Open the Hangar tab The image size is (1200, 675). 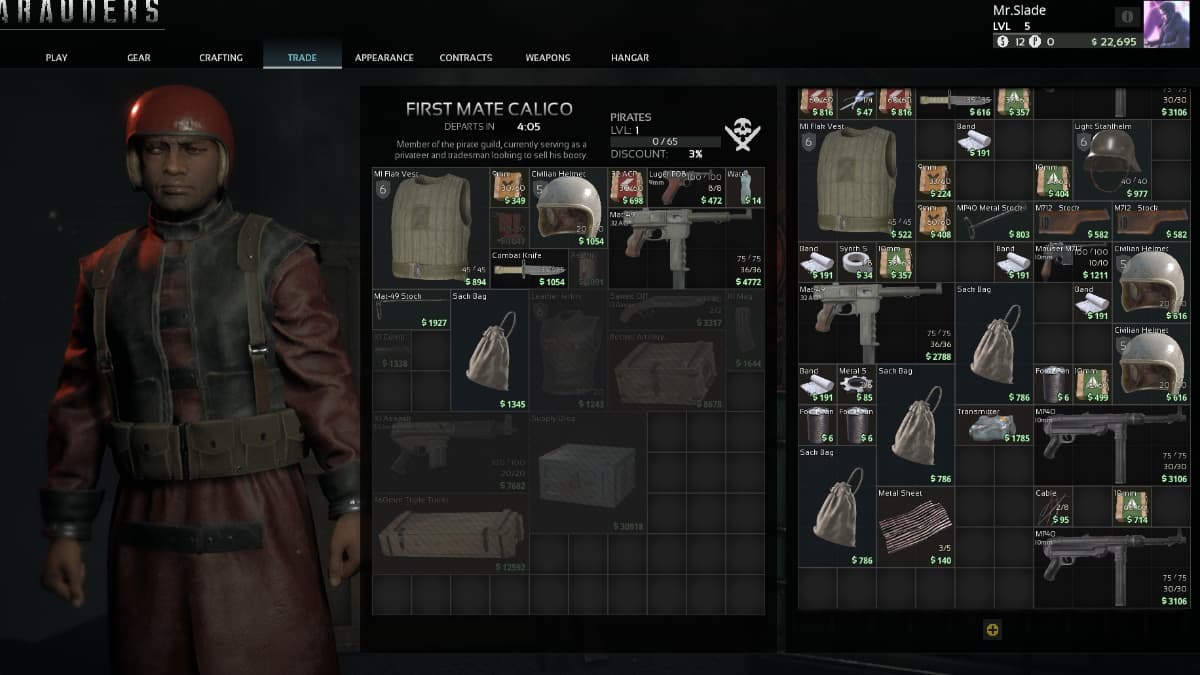pos(630,58)
